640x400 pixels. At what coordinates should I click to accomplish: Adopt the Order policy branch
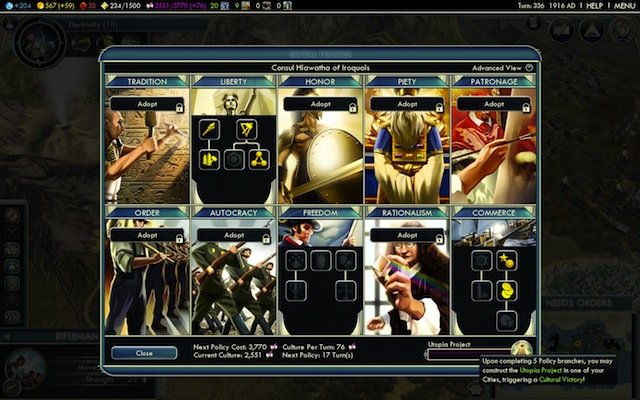[x=145, y=236]
